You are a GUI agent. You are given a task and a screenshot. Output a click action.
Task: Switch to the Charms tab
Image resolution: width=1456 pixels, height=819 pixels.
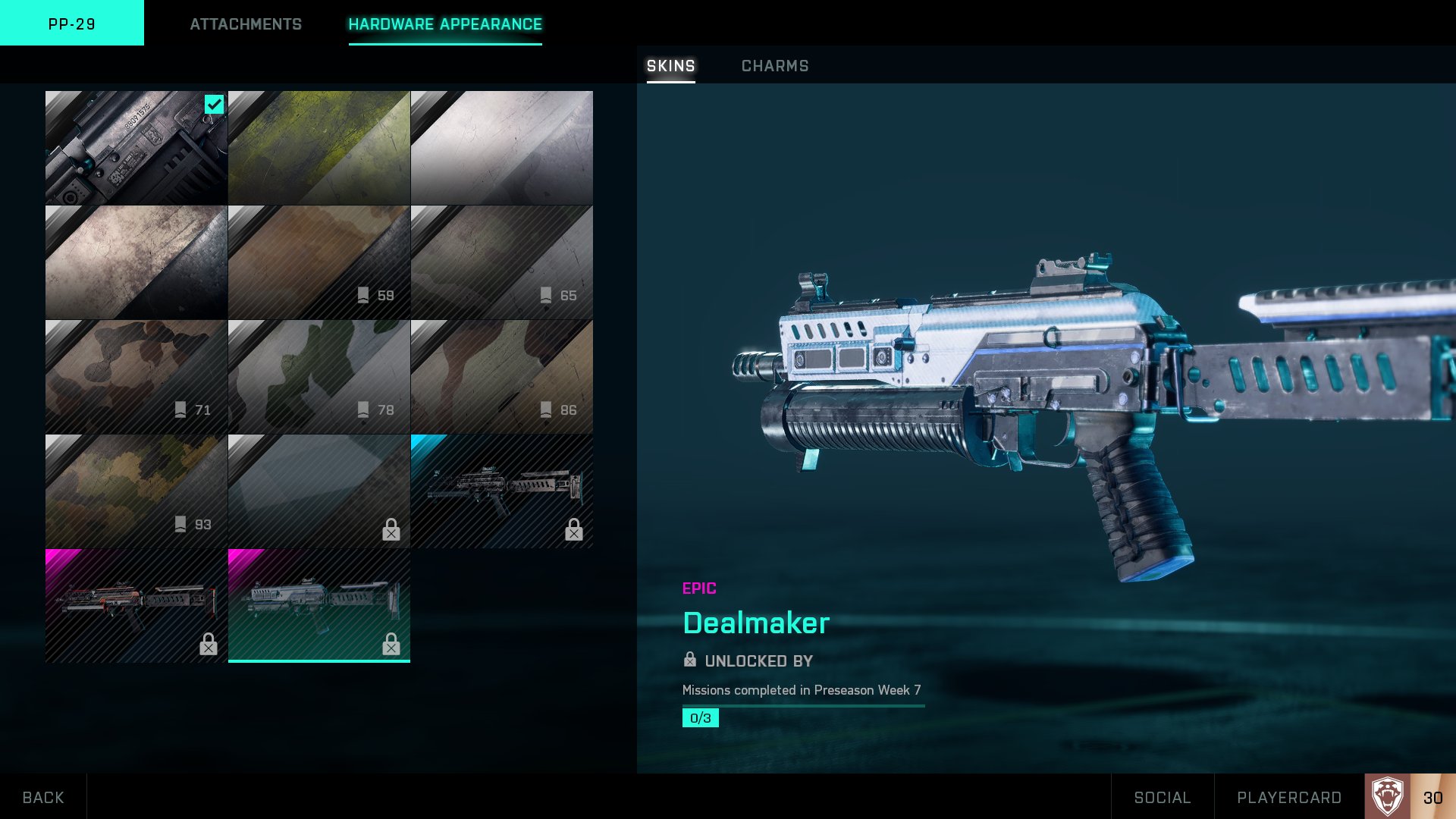point(774,66)
